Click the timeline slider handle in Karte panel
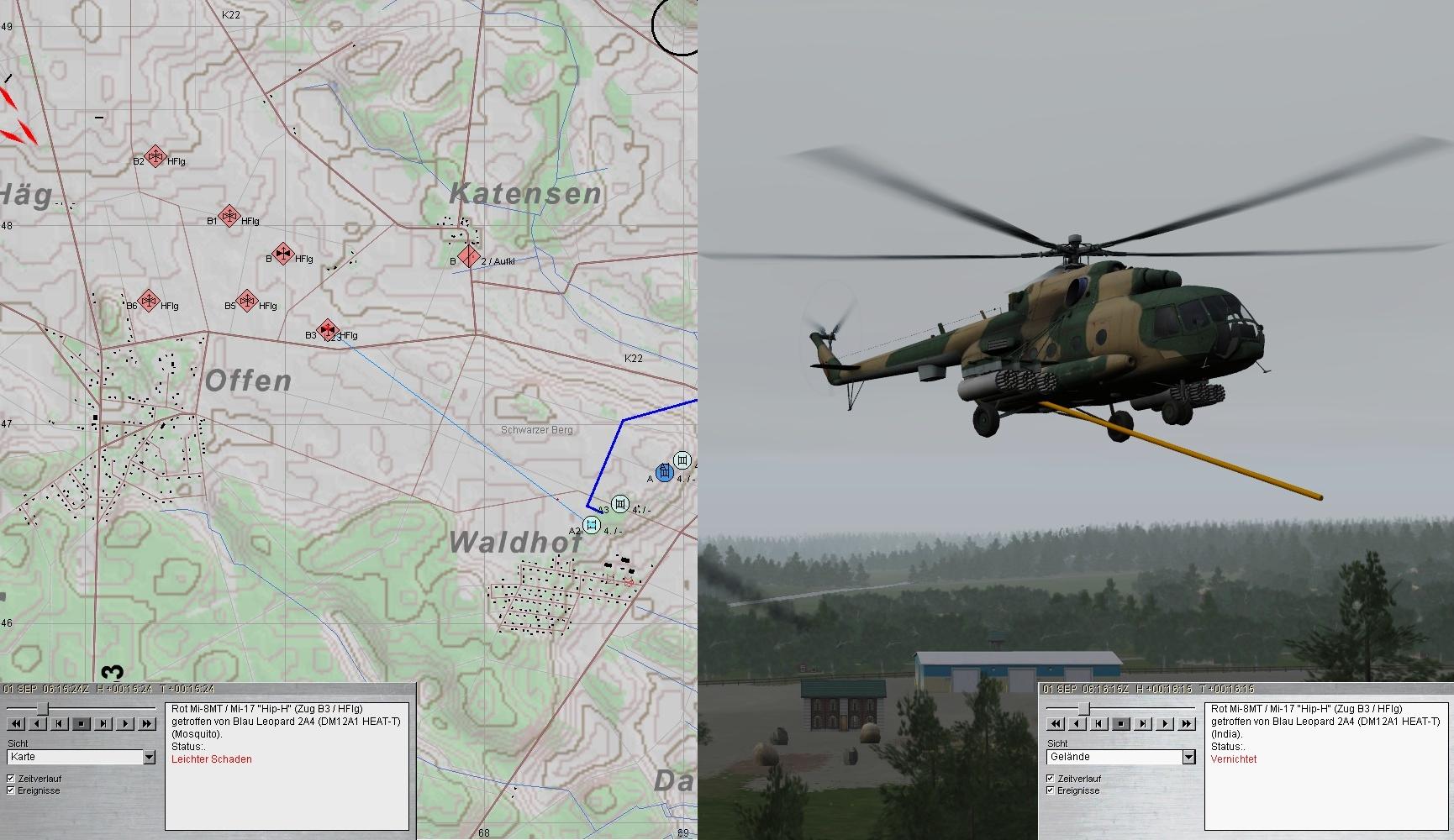This screenshot has height=840, width=1454. click(x=42, y=709)
